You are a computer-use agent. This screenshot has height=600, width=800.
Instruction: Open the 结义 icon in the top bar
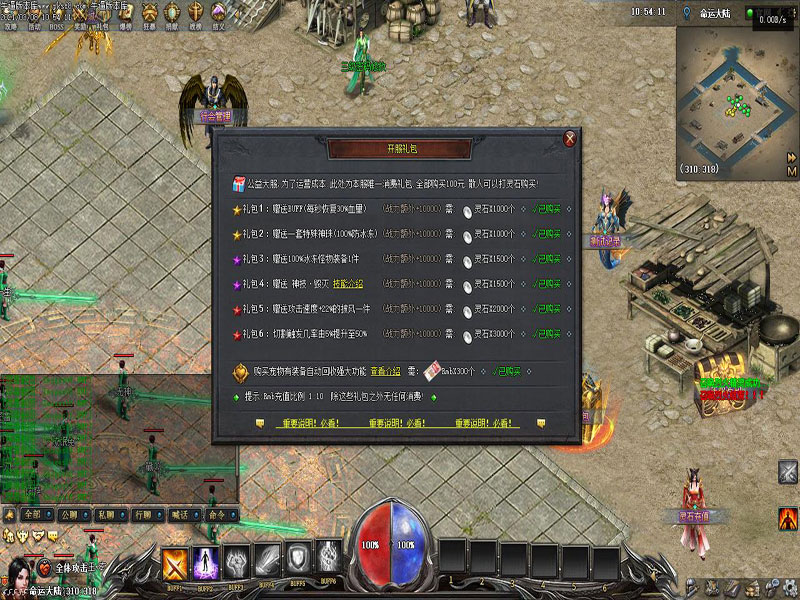pos(218,13)
